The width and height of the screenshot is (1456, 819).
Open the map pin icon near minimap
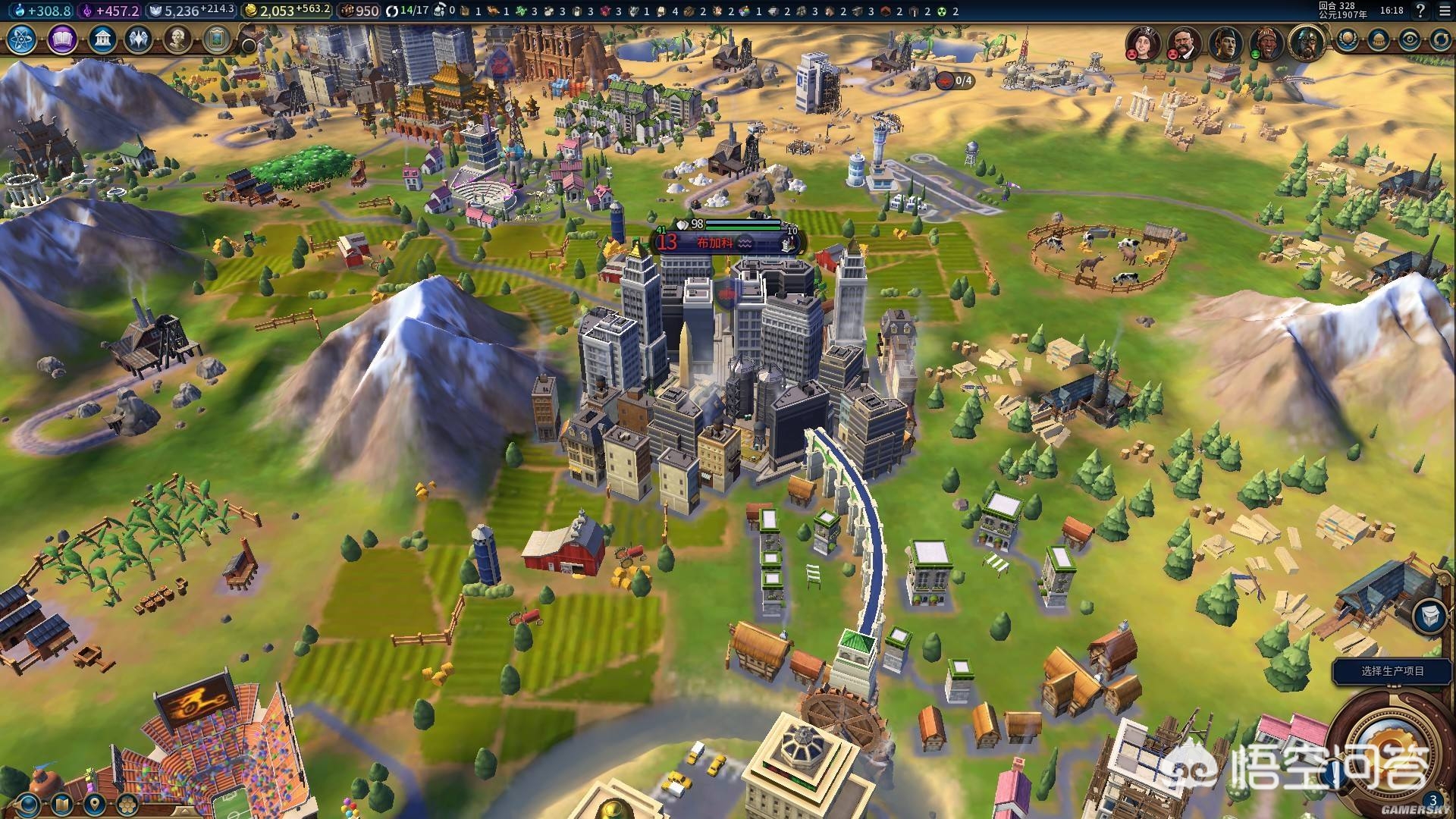(94, 805)
